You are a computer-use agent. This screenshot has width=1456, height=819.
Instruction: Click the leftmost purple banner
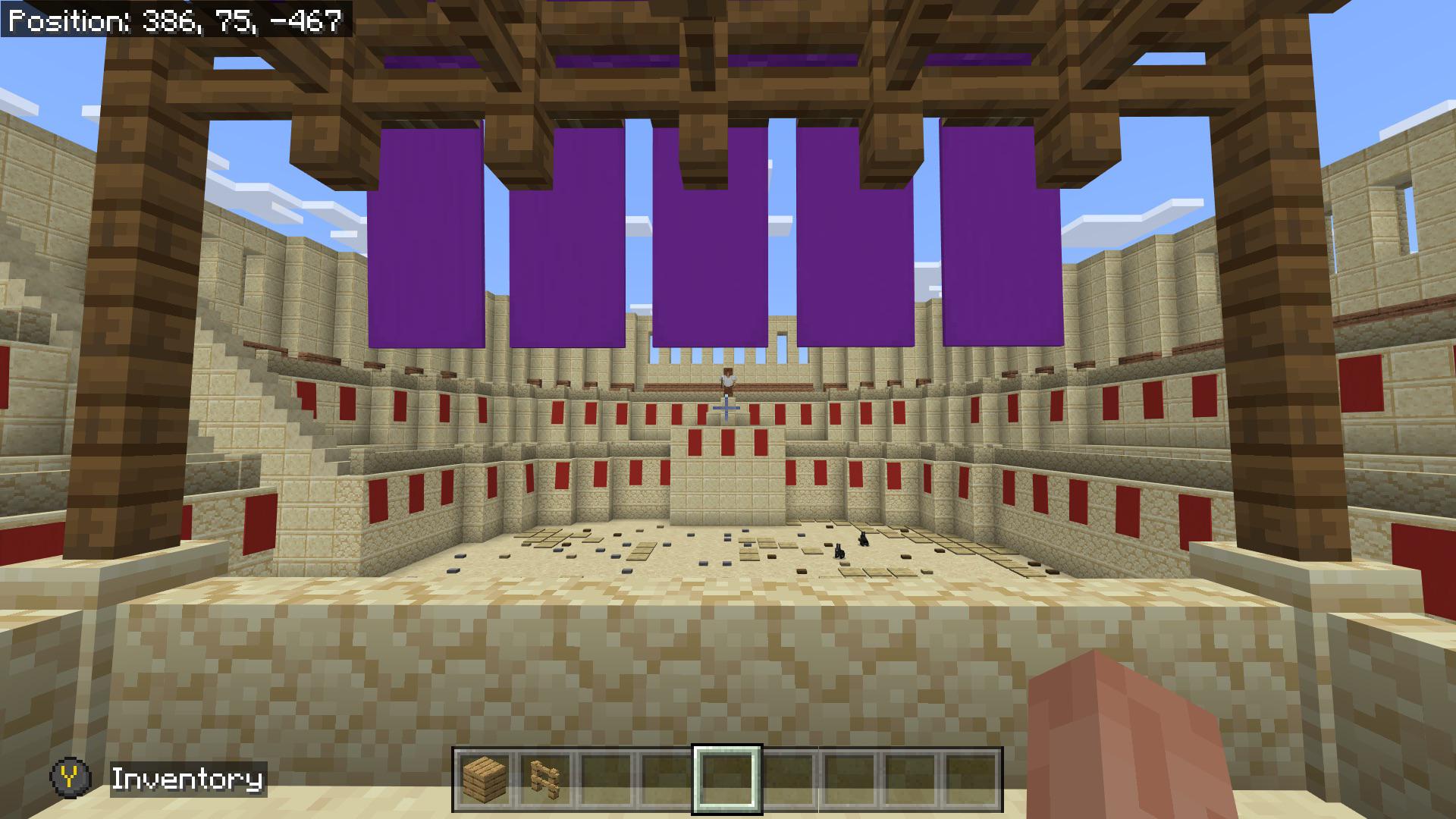(x=425, y=235)
